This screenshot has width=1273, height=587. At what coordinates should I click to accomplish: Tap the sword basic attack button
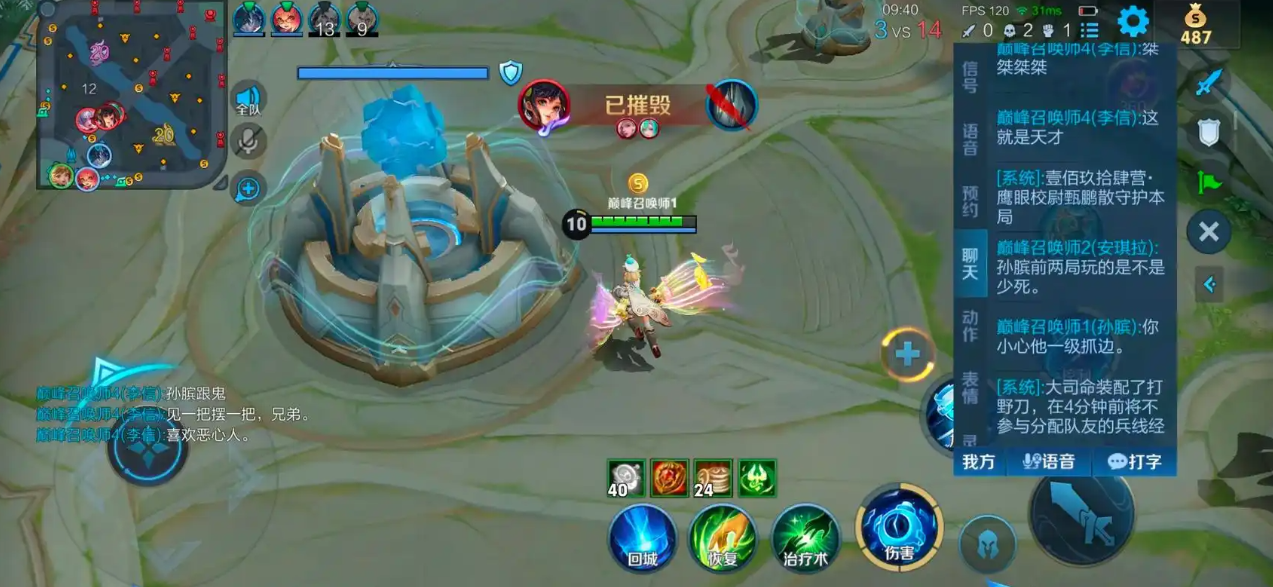pos(1081,514)
